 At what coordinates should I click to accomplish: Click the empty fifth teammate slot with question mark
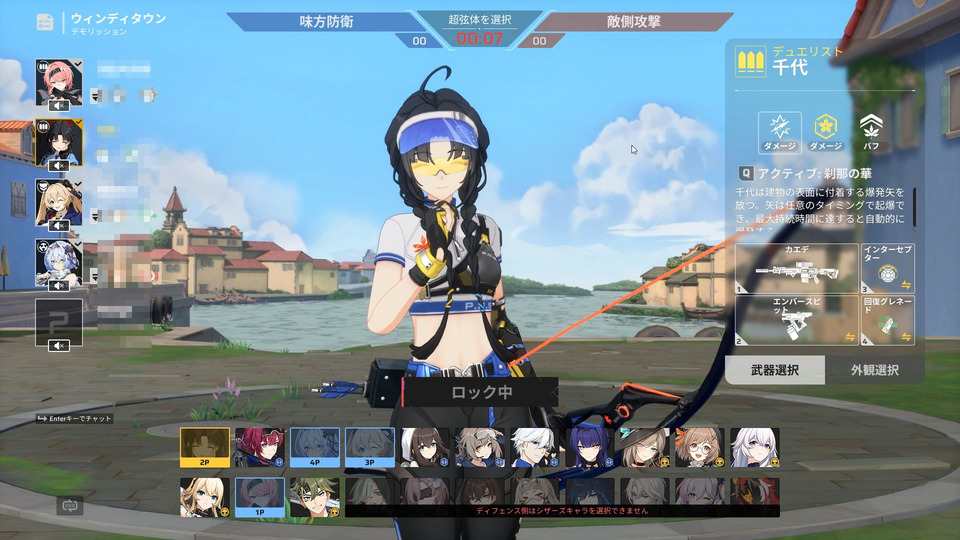59,322
